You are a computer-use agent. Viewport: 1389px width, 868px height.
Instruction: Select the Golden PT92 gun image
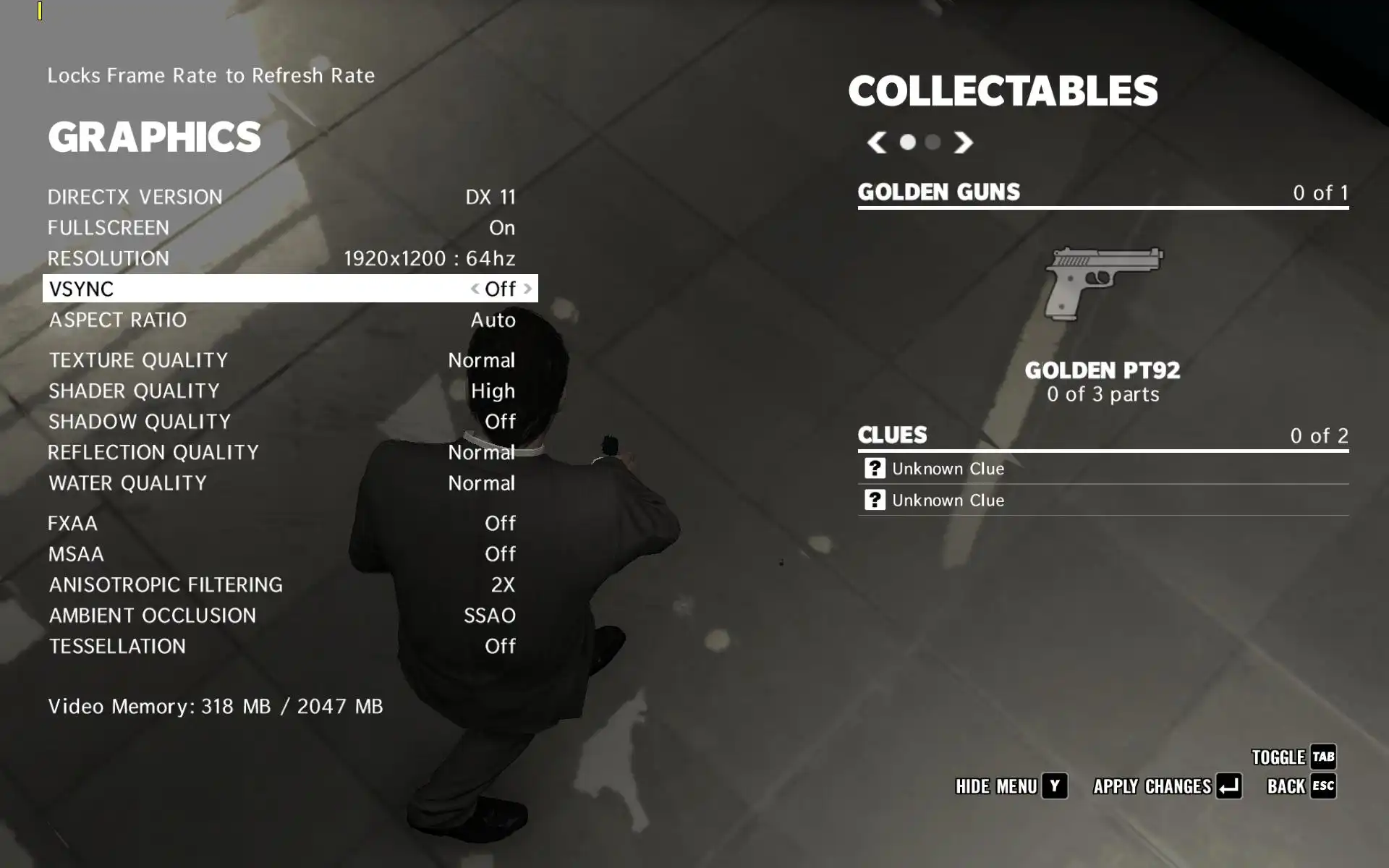click(x=1103, y=284)
